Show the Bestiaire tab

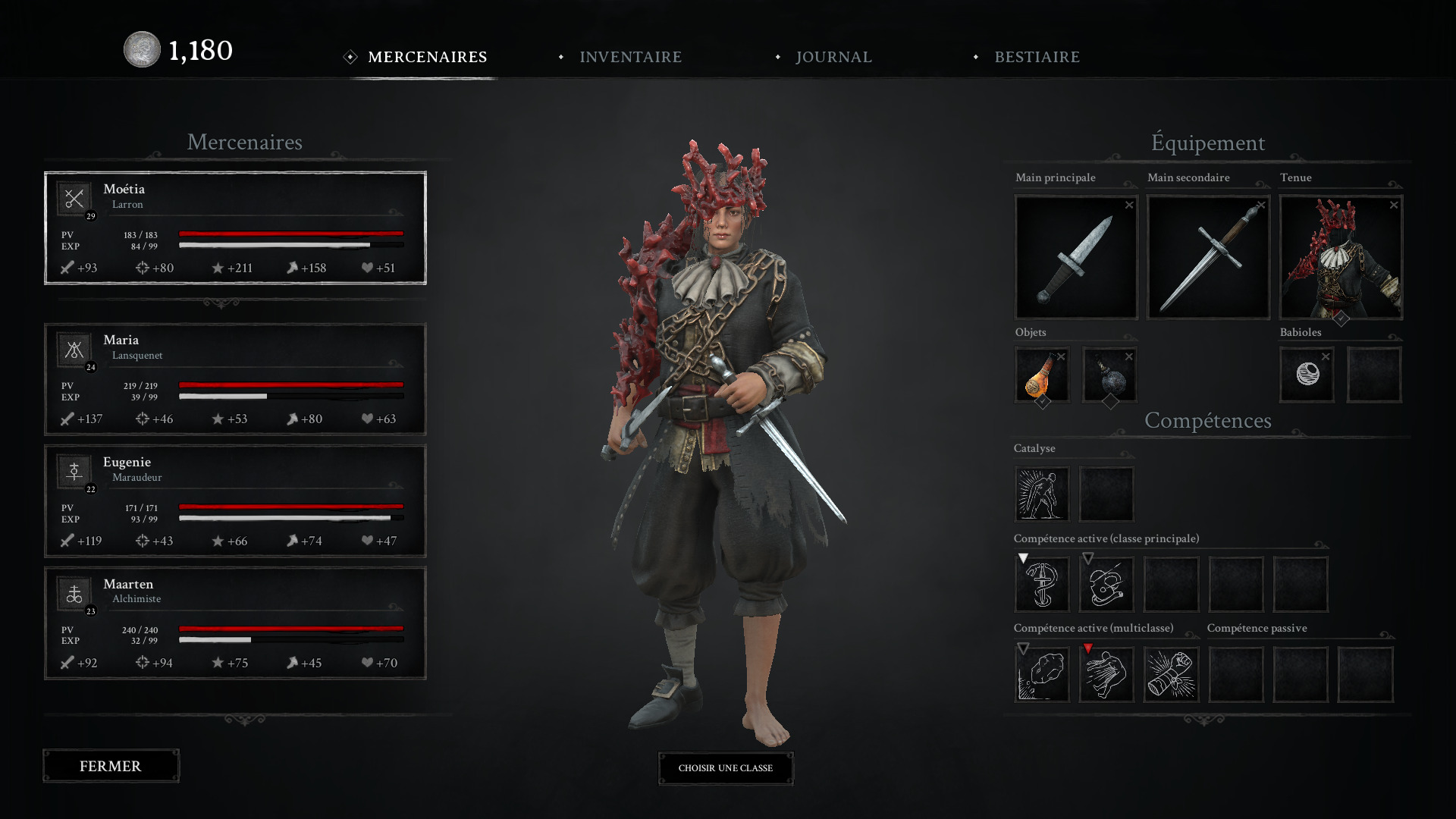coord(1037,57)
